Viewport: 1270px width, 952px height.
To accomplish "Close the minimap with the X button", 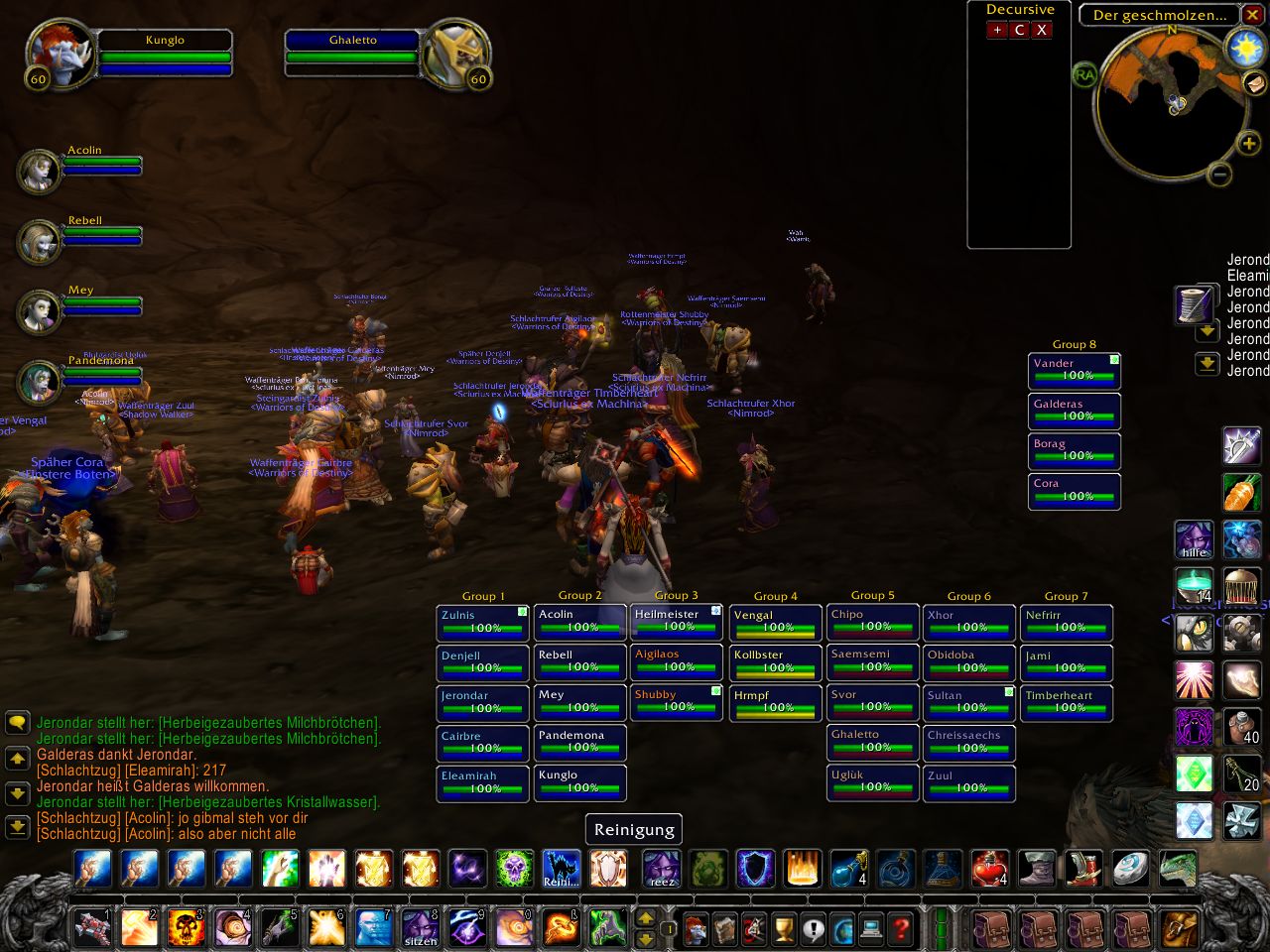I will (x=1253, y=15).
